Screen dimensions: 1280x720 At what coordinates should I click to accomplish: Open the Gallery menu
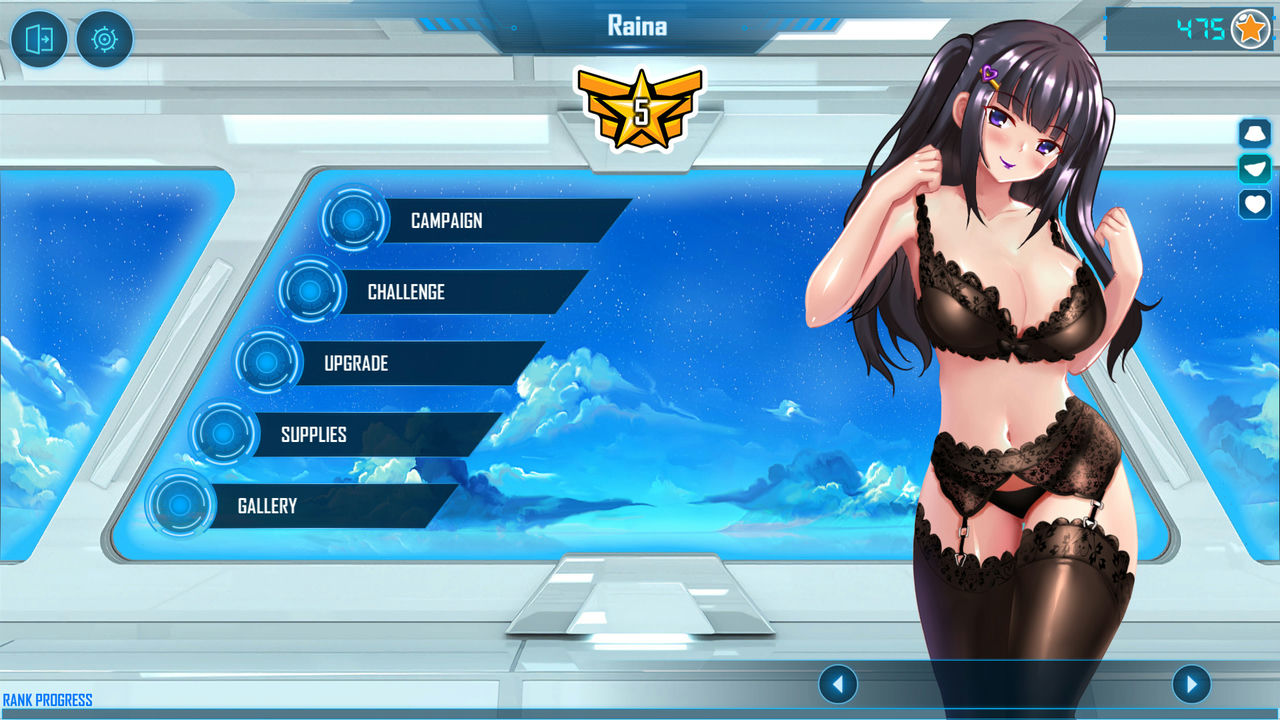coord(266,506)
